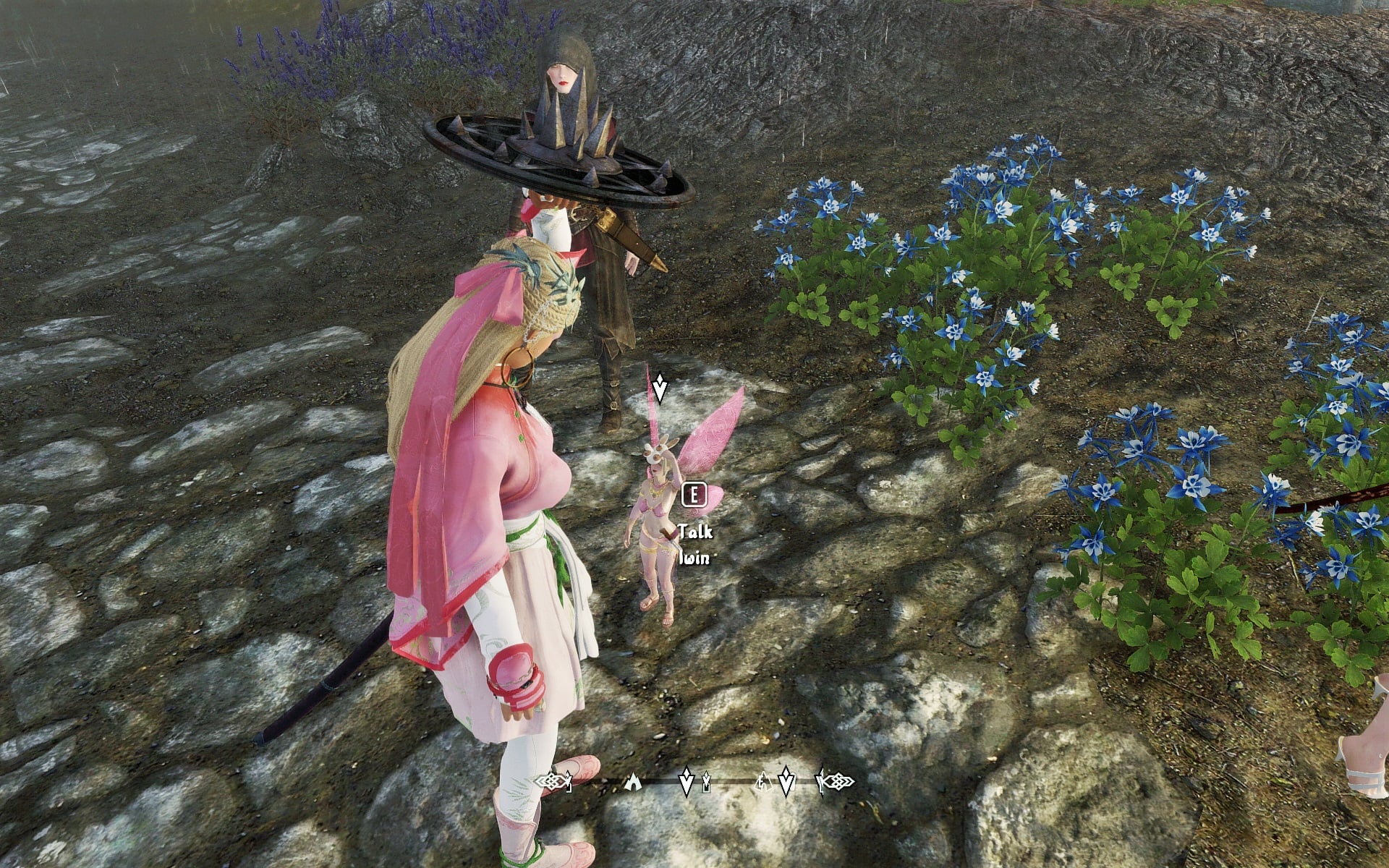Click the floating quest arrow above Iwin

tap(659, 388)
